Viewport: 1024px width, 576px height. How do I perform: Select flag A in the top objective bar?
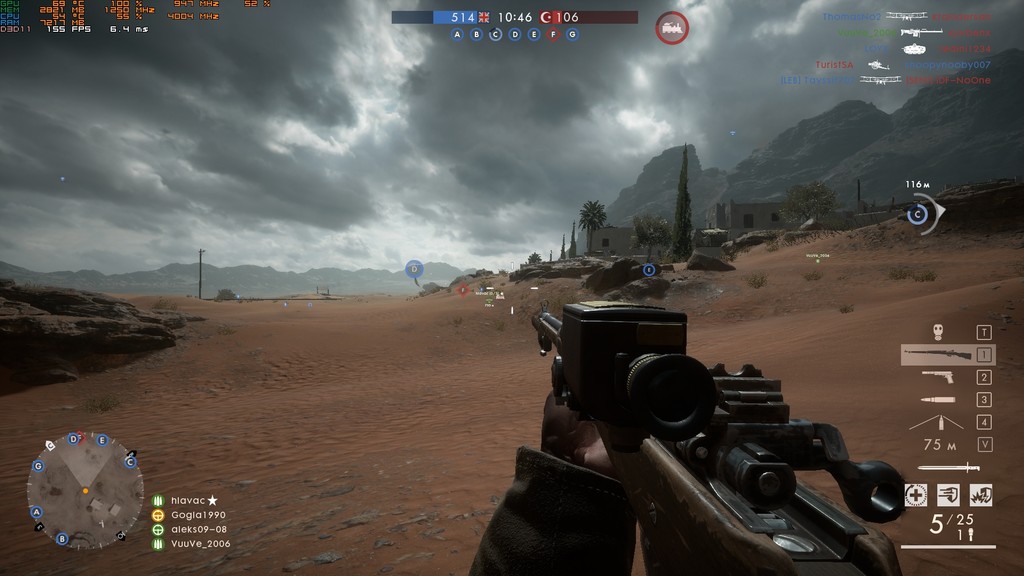(458, 34)
